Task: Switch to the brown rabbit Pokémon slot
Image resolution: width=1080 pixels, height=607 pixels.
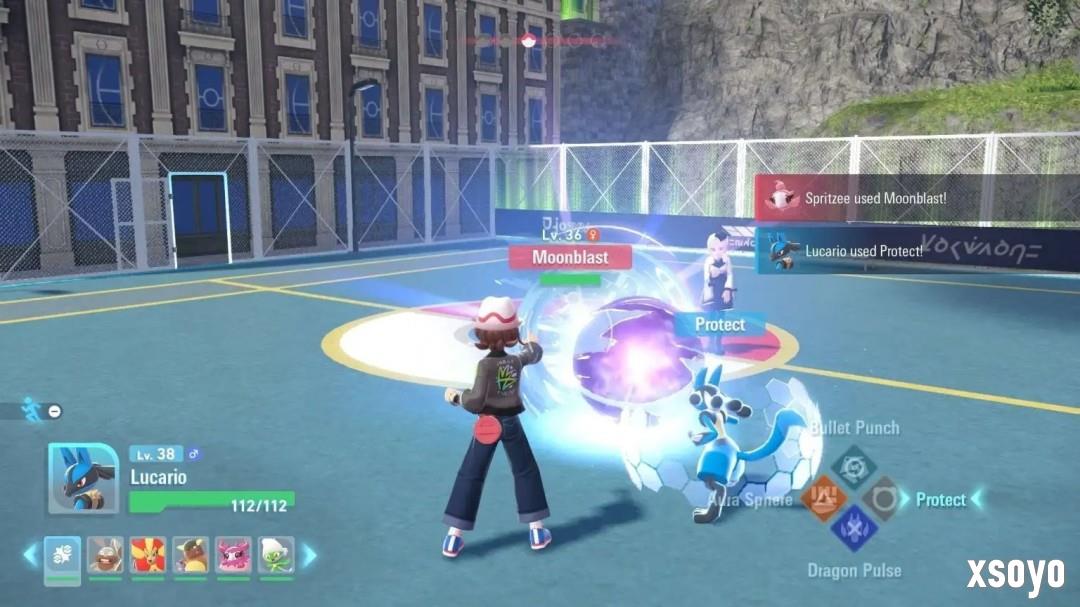Action: point(105,555)
